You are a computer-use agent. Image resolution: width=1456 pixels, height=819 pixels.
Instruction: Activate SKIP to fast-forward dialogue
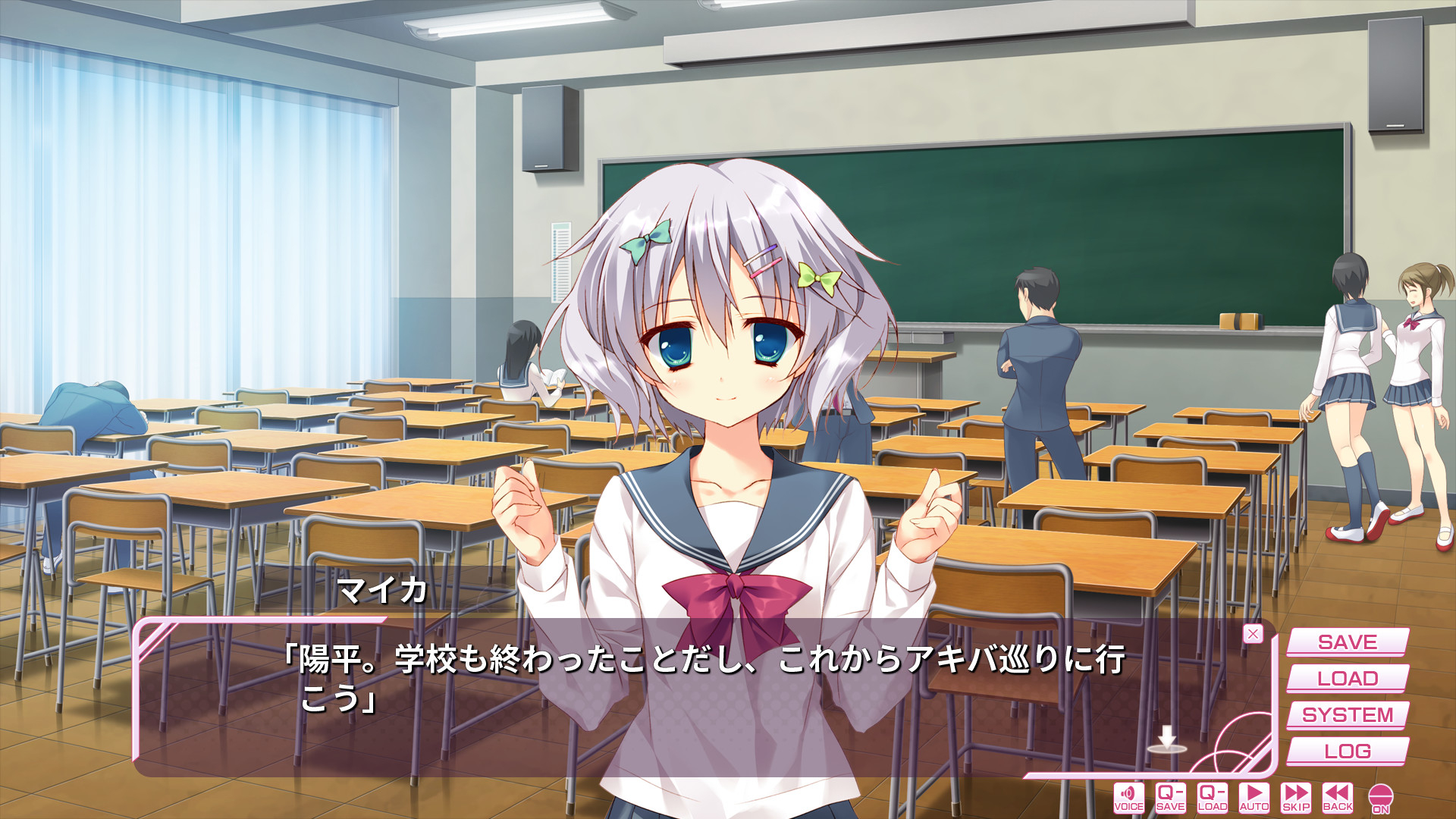tap(1296, 798)
